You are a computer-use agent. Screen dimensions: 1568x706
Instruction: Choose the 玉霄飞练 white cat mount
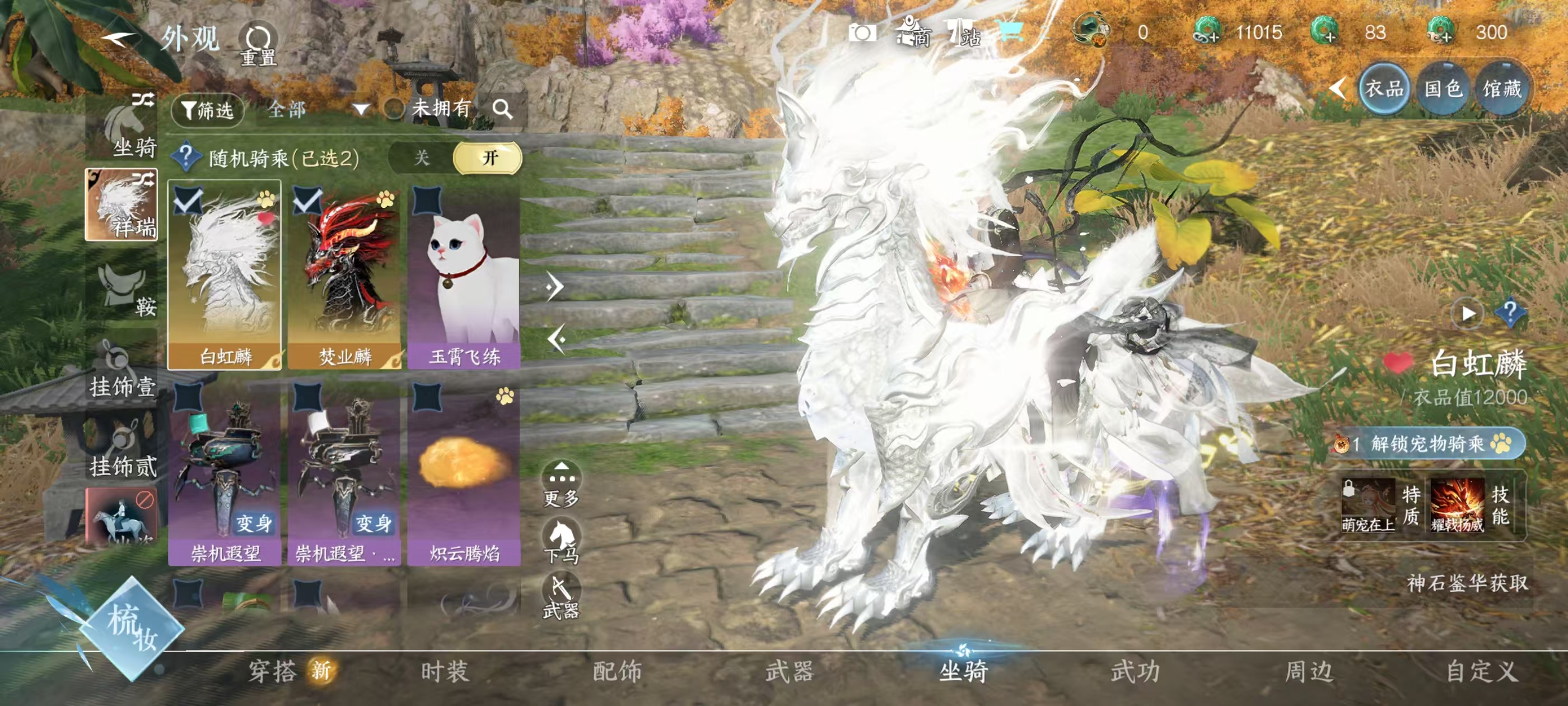(x=464, y=275)
